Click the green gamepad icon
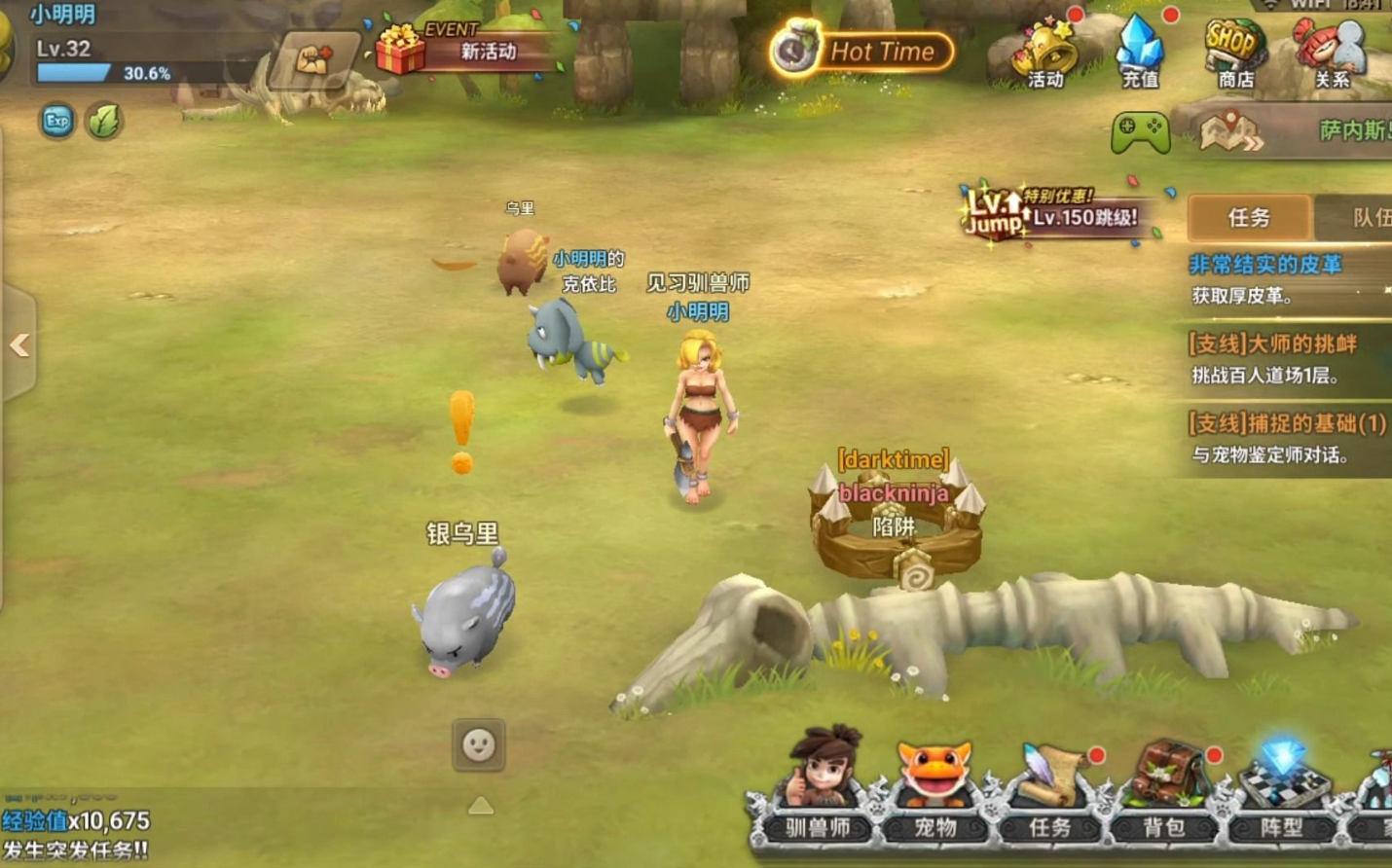This screenshot has height=868, width=1392. [1140, 131]
